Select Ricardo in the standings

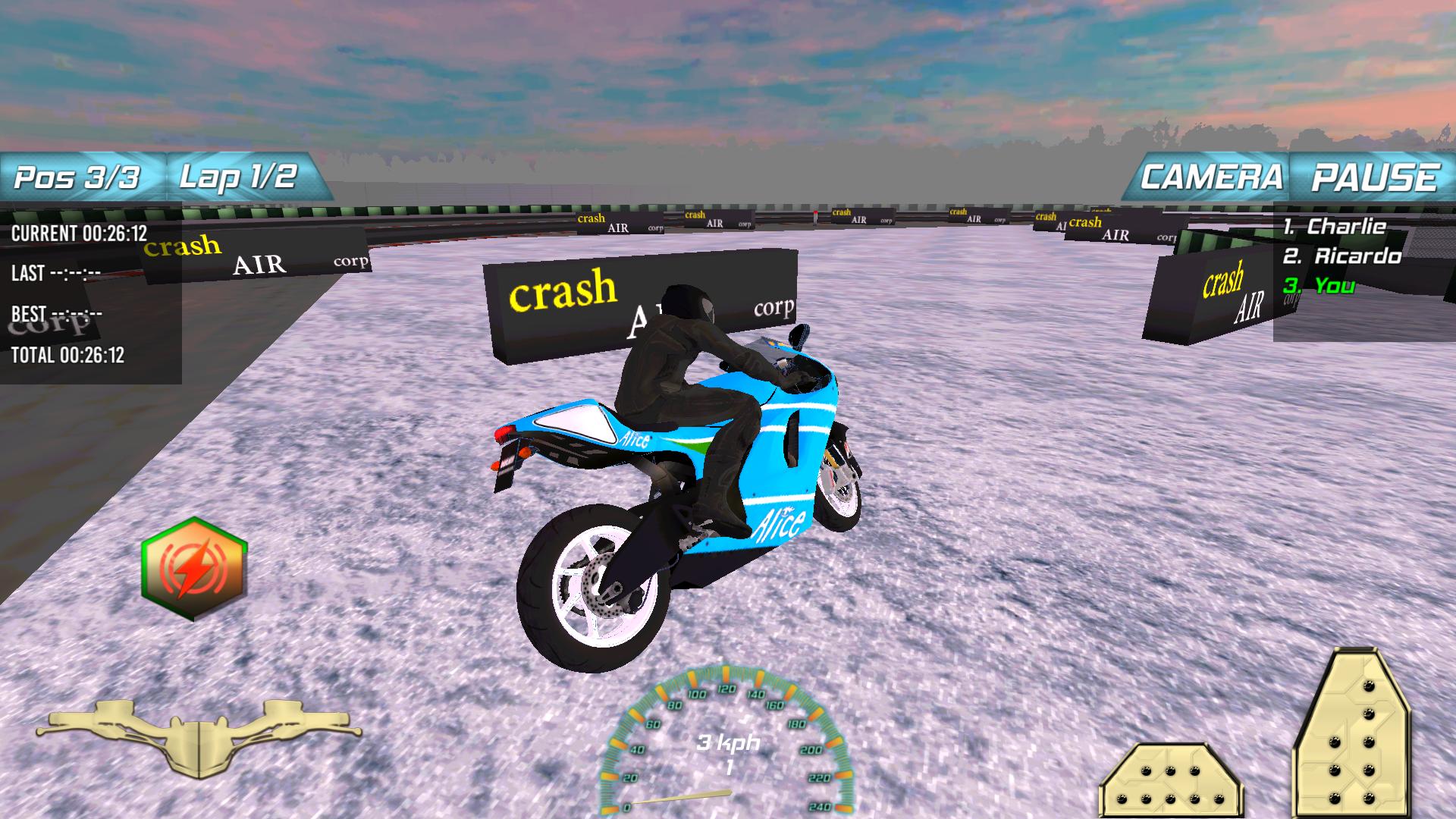1342,256
